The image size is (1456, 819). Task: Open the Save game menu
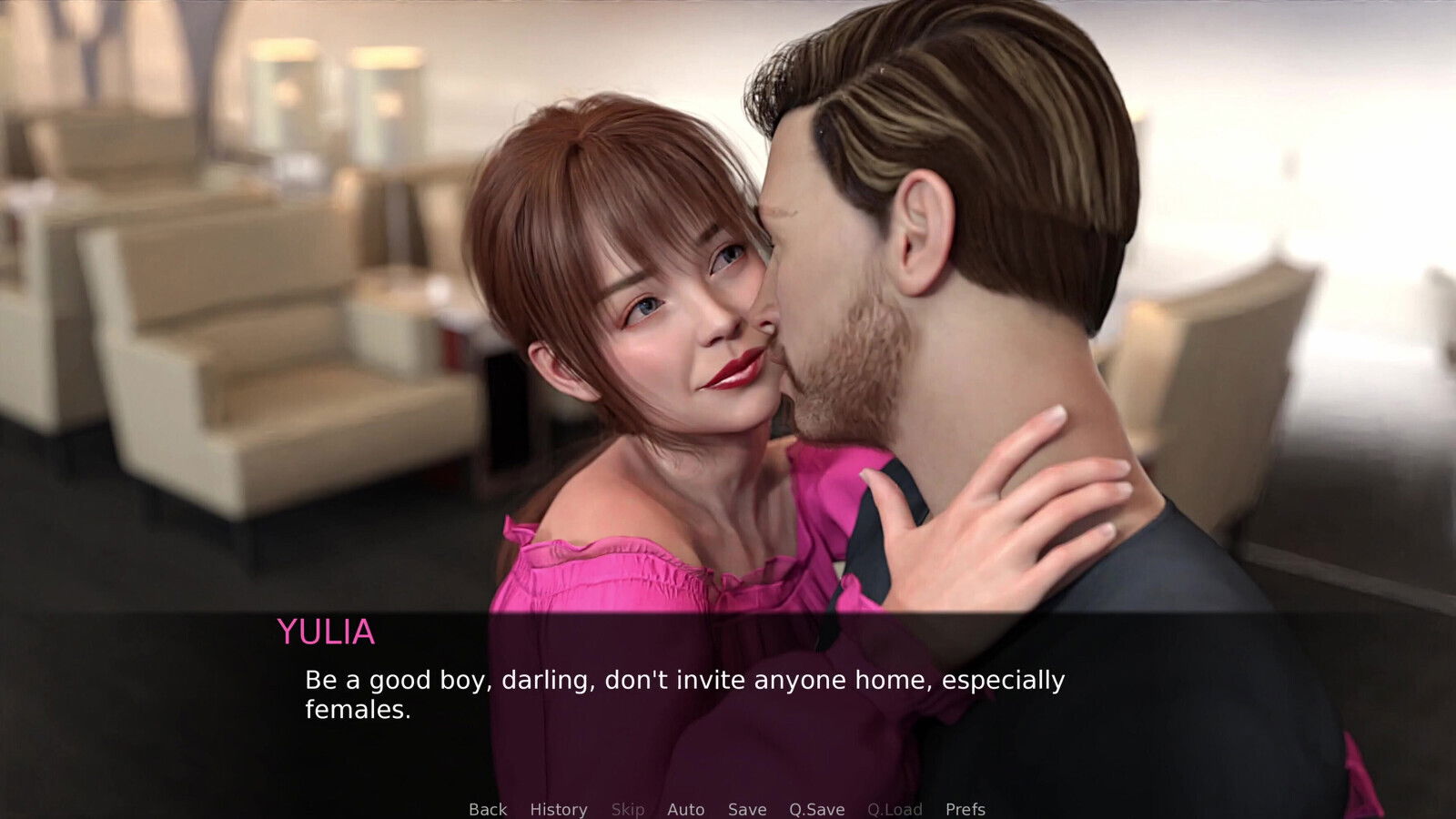click(x=747, y=809)
